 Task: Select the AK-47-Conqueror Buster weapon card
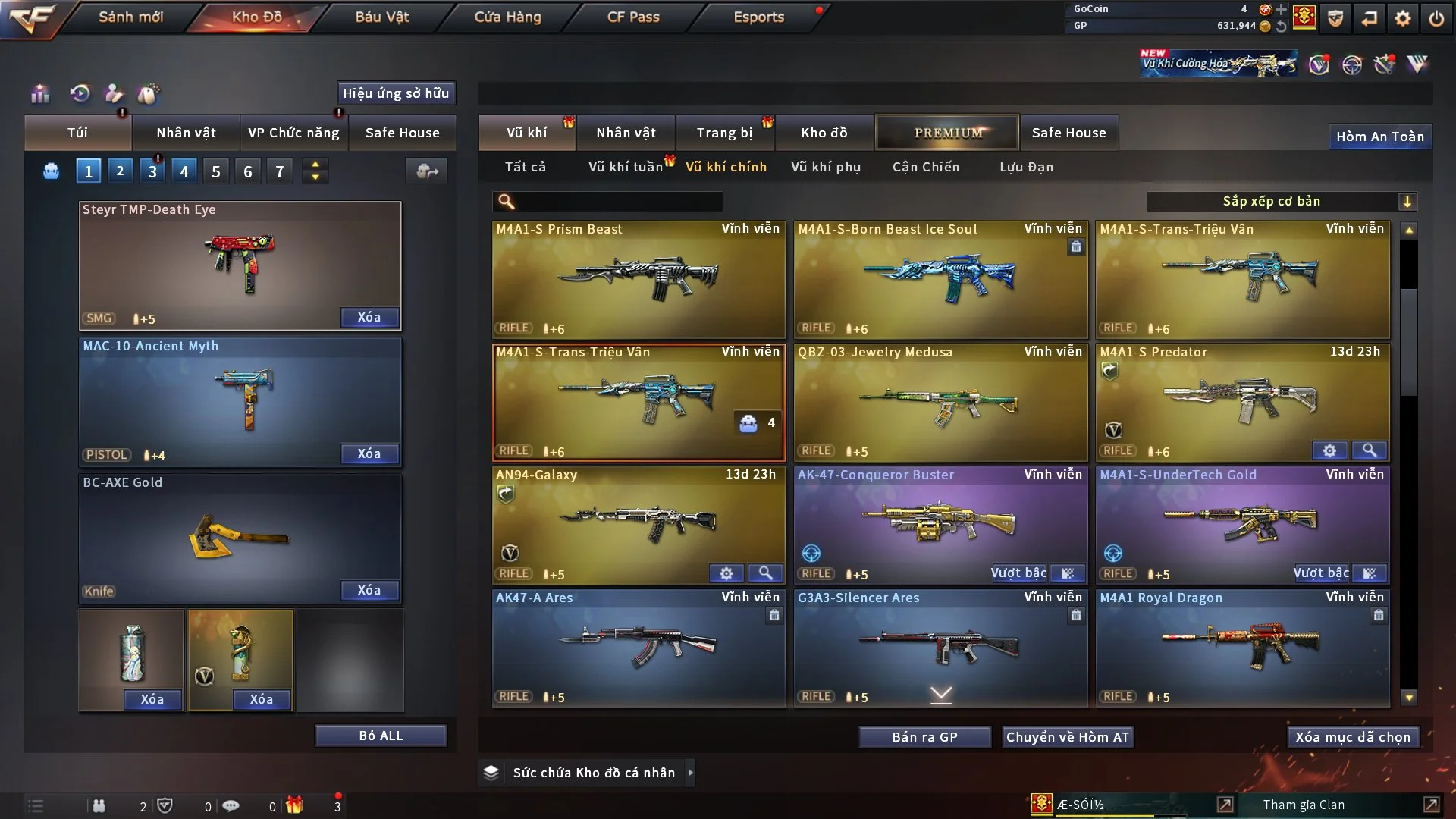[x=940, y=523]
